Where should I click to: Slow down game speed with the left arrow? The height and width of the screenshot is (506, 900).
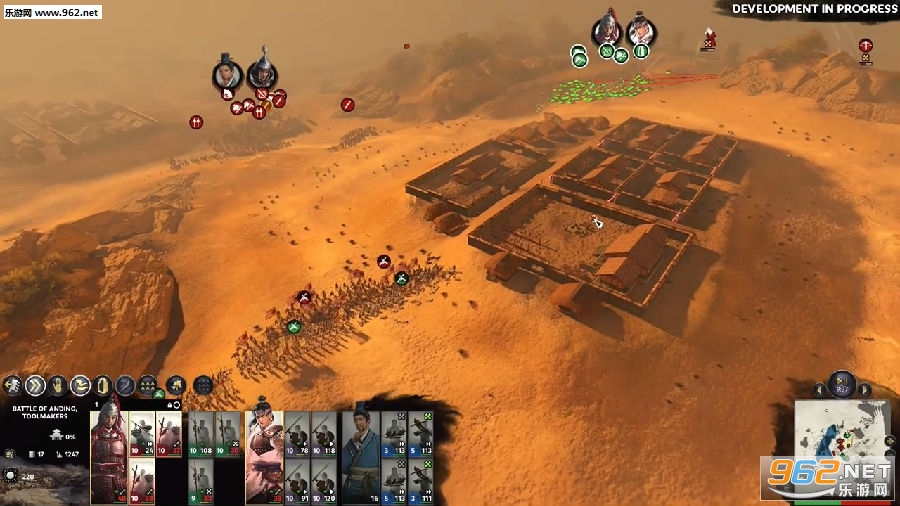pyautogui.click(x=819, y=390)
